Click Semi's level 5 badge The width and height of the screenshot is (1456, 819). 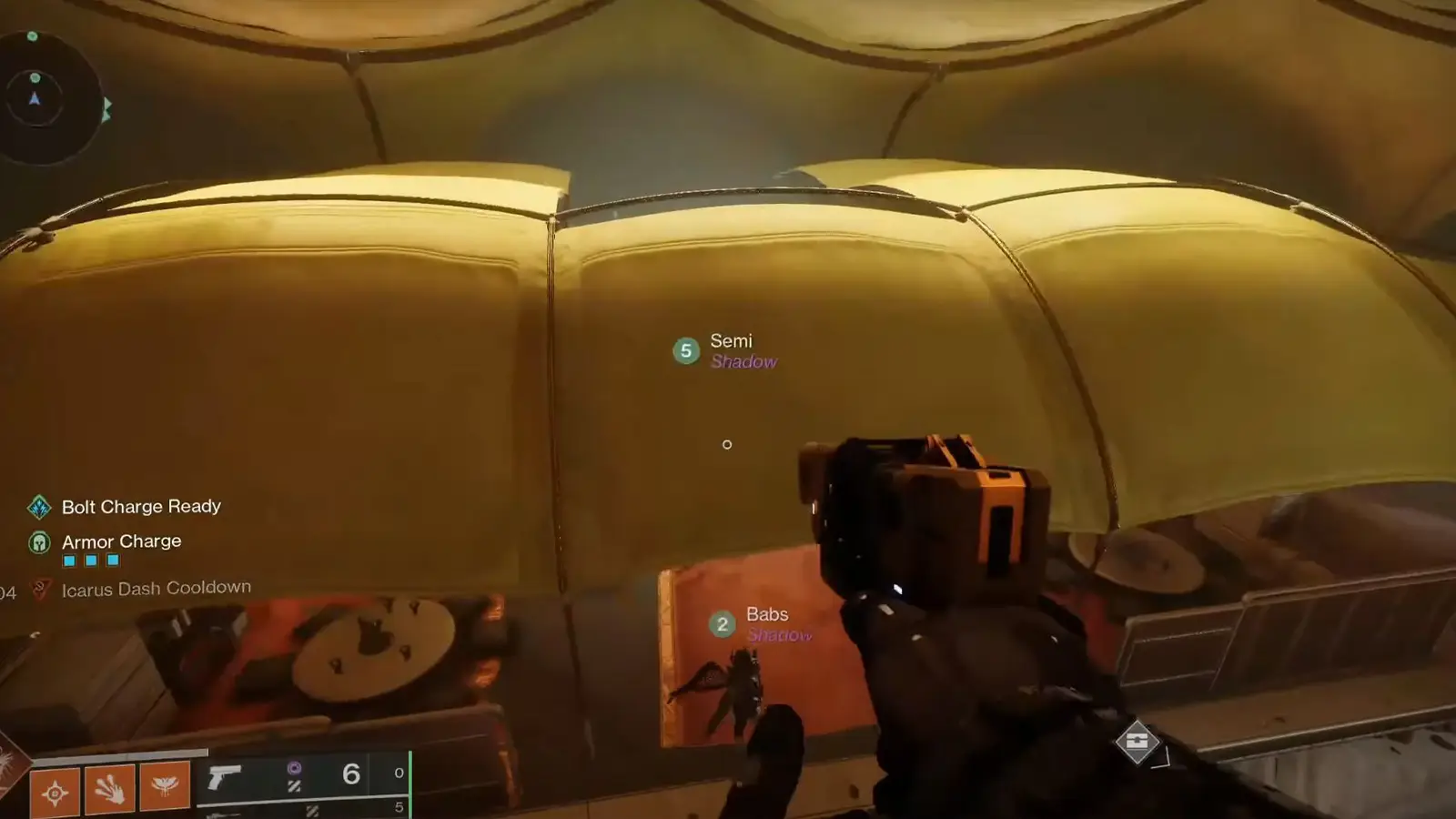685,351
